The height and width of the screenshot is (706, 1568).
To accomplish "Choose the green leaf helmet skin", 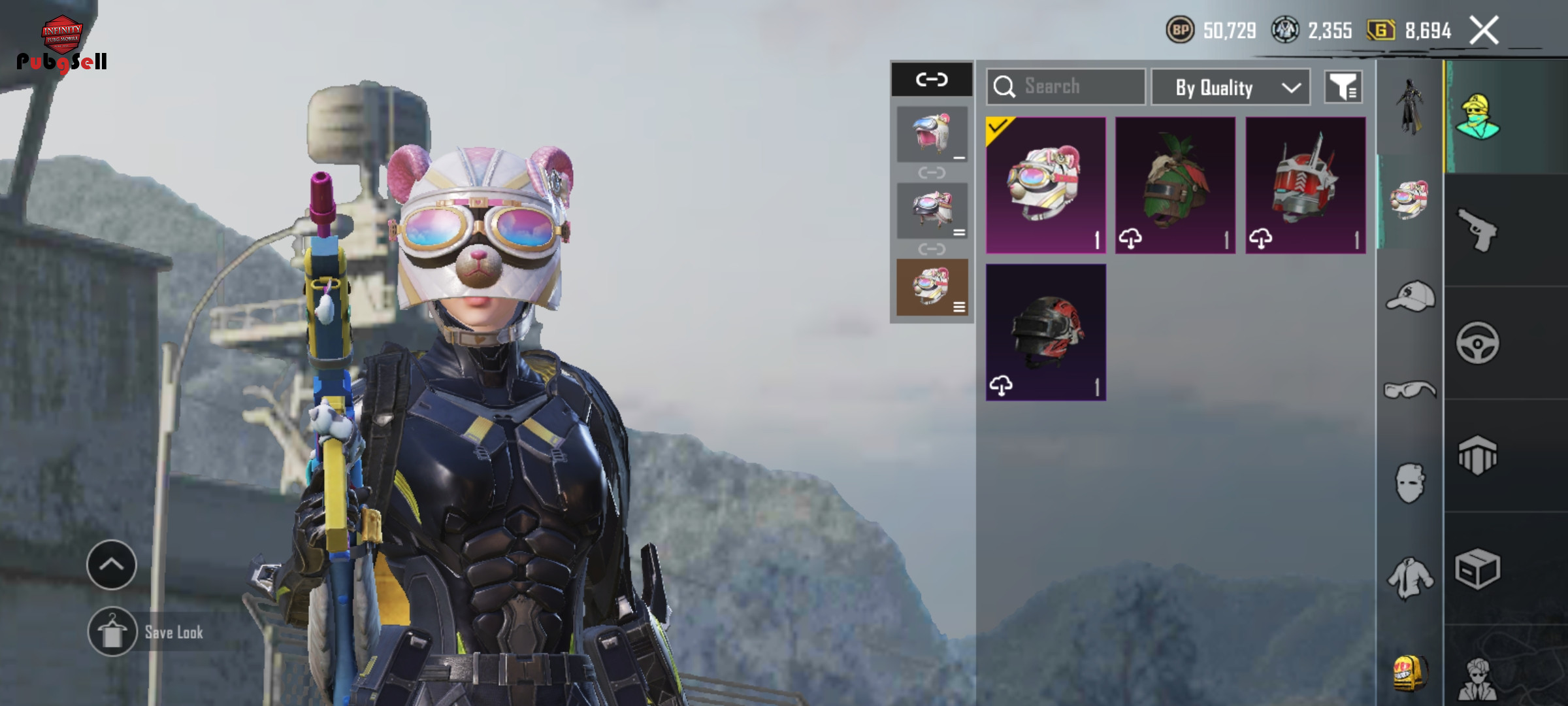I will [x=1175, y=185].
